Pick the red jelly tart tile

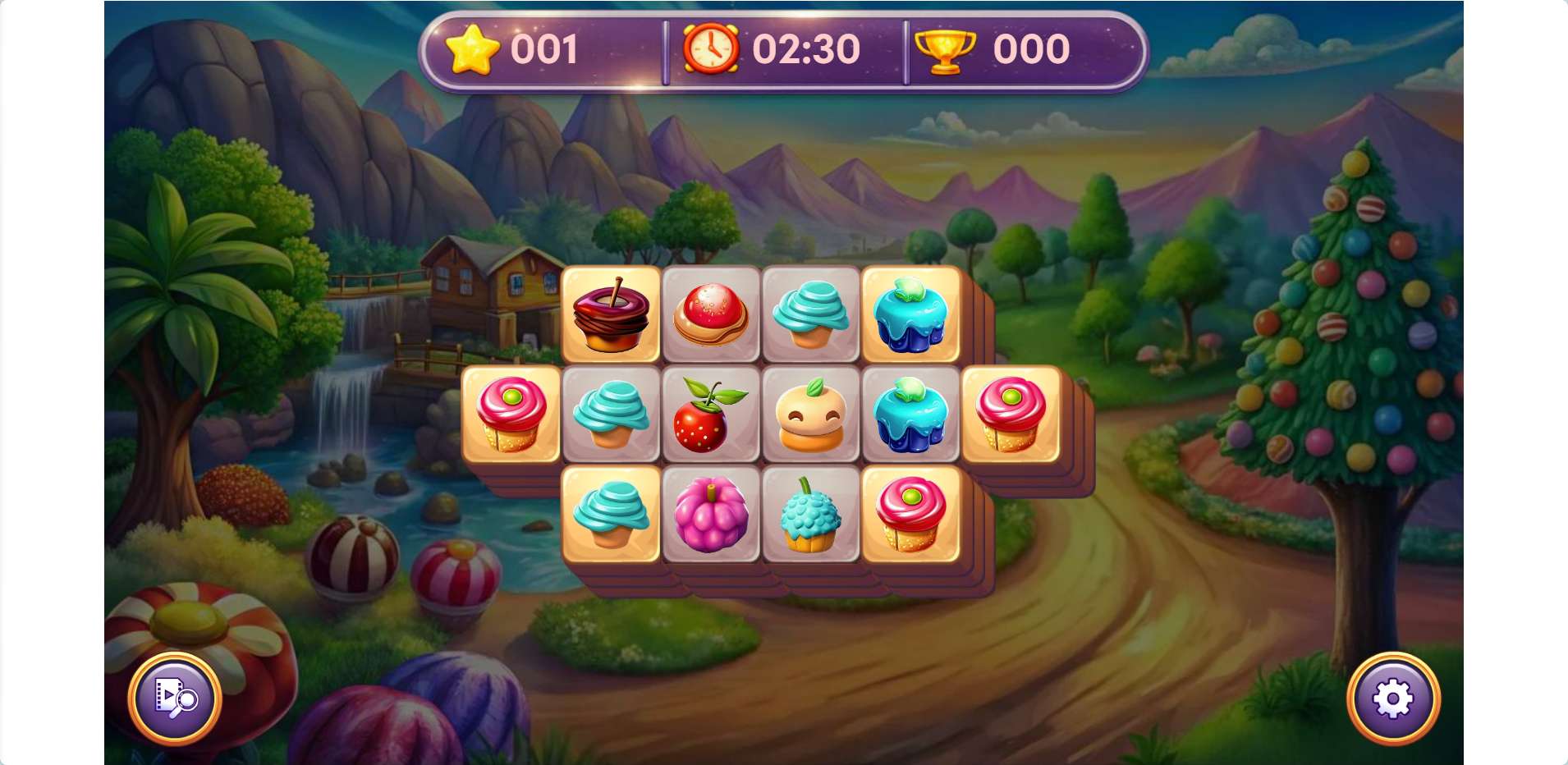pos(711,315)
